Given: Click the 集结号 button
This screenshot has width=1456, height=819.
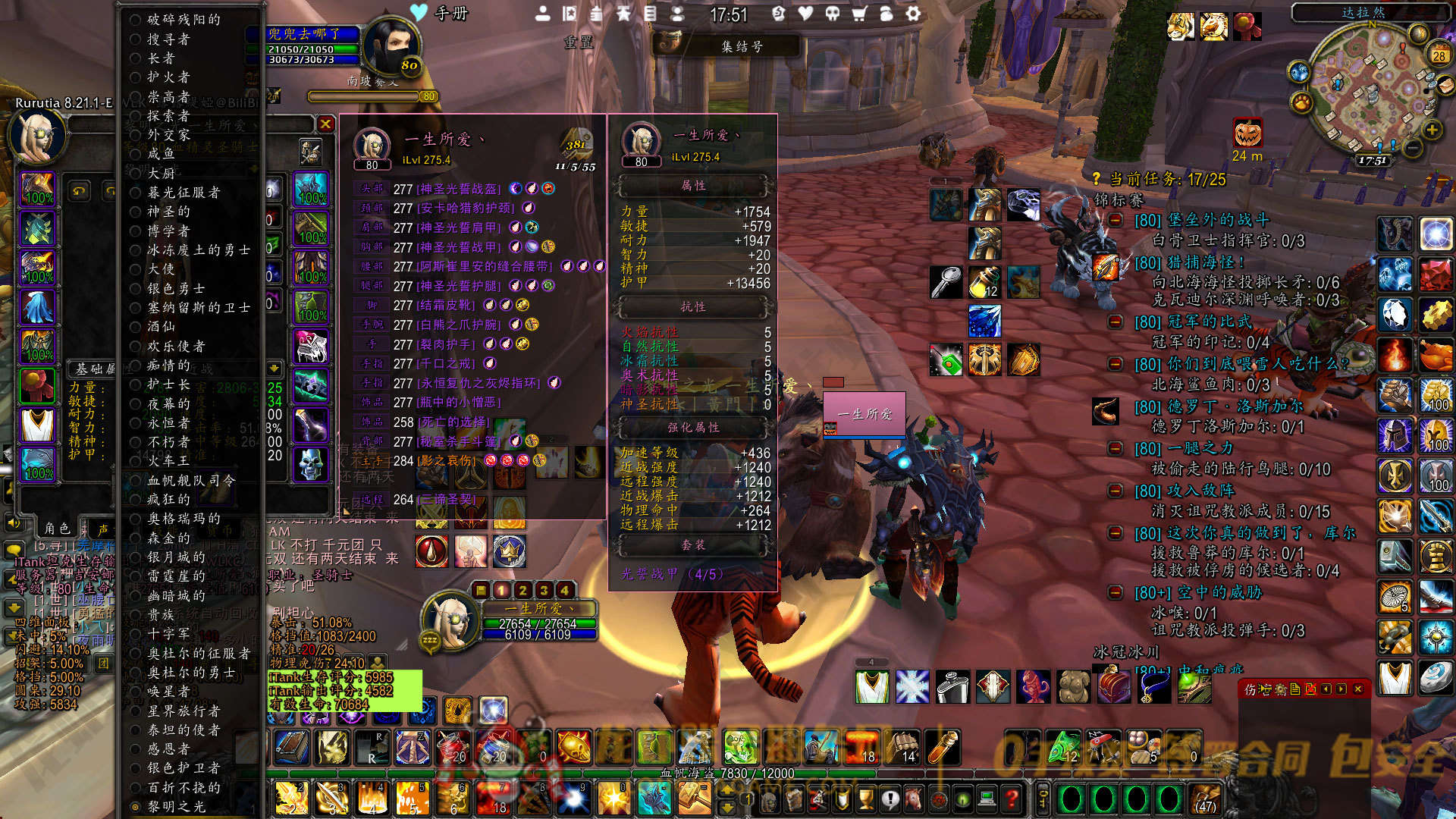Looking at the screenshot, I should [741, 47].
